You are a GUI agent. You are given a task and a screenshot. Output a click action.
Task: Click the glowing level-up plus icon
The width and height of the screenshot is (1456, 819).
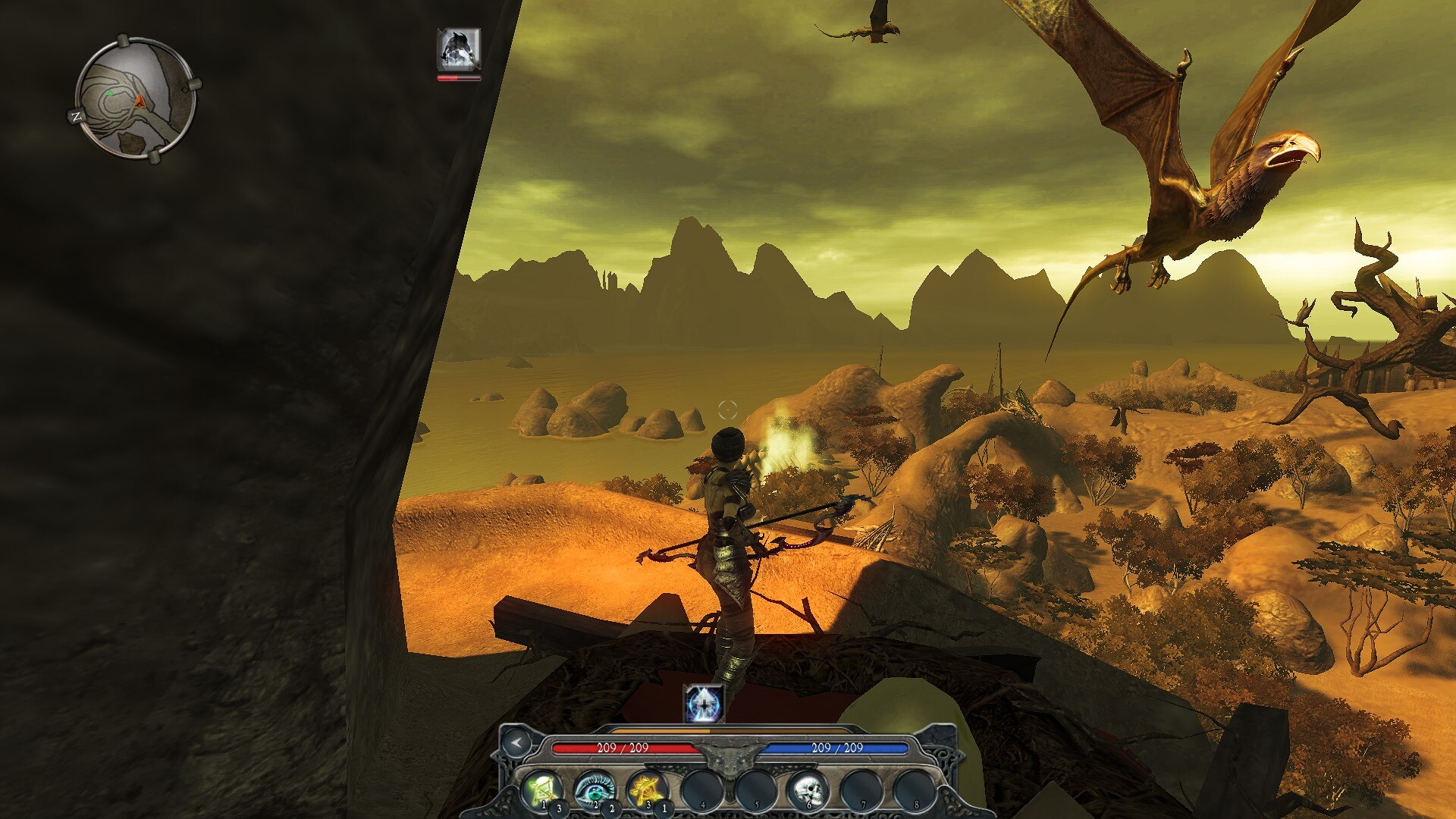(704, 704)
